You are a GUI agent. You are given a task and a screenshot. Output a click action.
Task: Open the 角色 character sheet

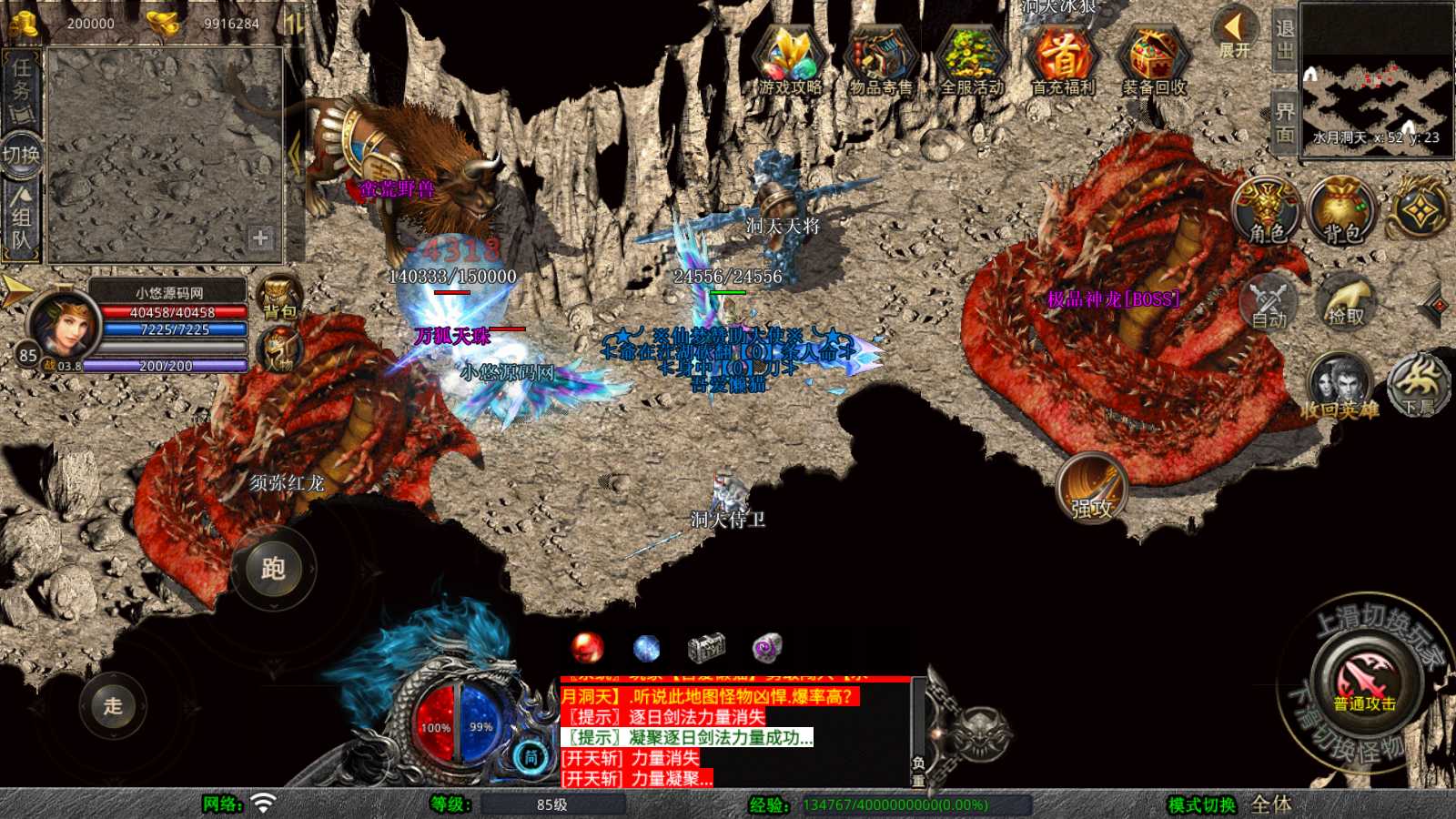[x=1267, y=211]
